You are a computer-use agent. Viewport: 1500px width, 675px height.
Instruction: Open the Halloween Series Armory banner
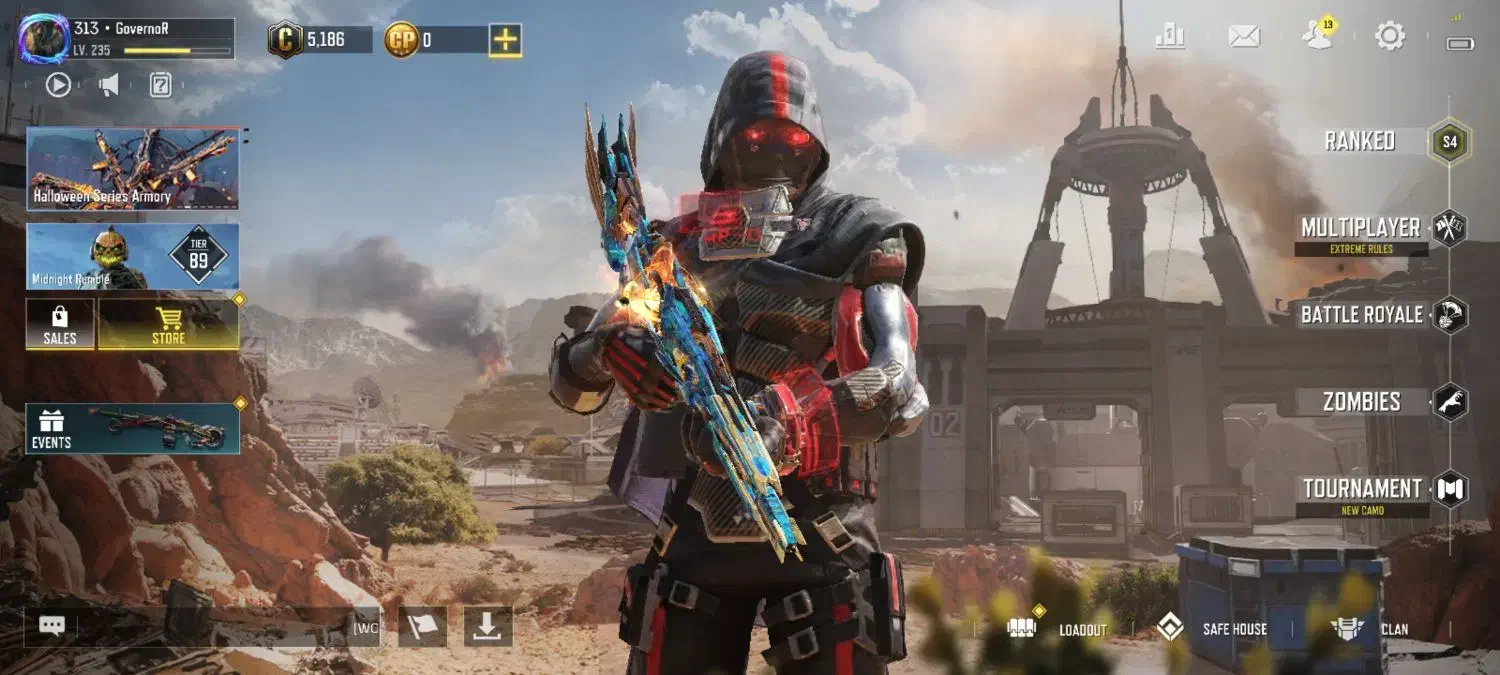pyautogui.click(x=133, y=168)
